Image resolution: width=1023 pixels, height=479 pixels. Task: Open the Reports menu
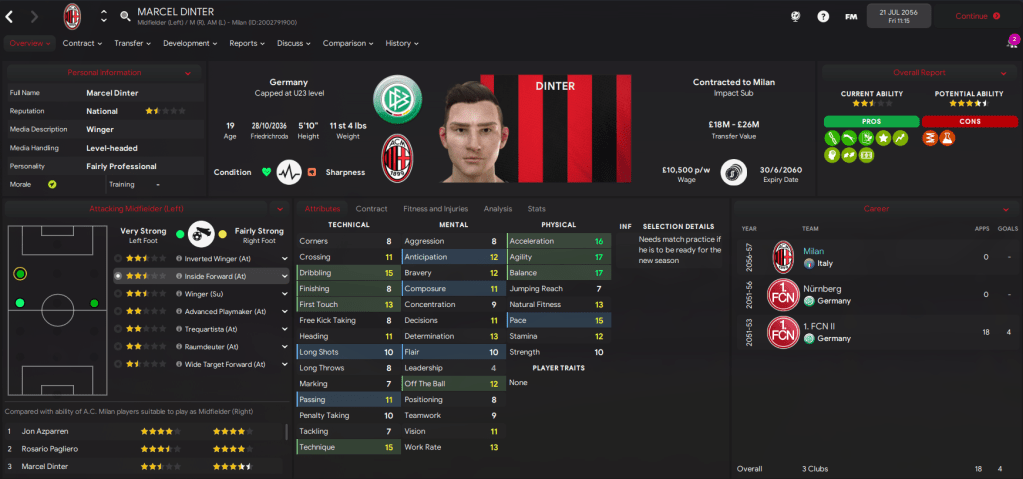[x=247, y=43]
